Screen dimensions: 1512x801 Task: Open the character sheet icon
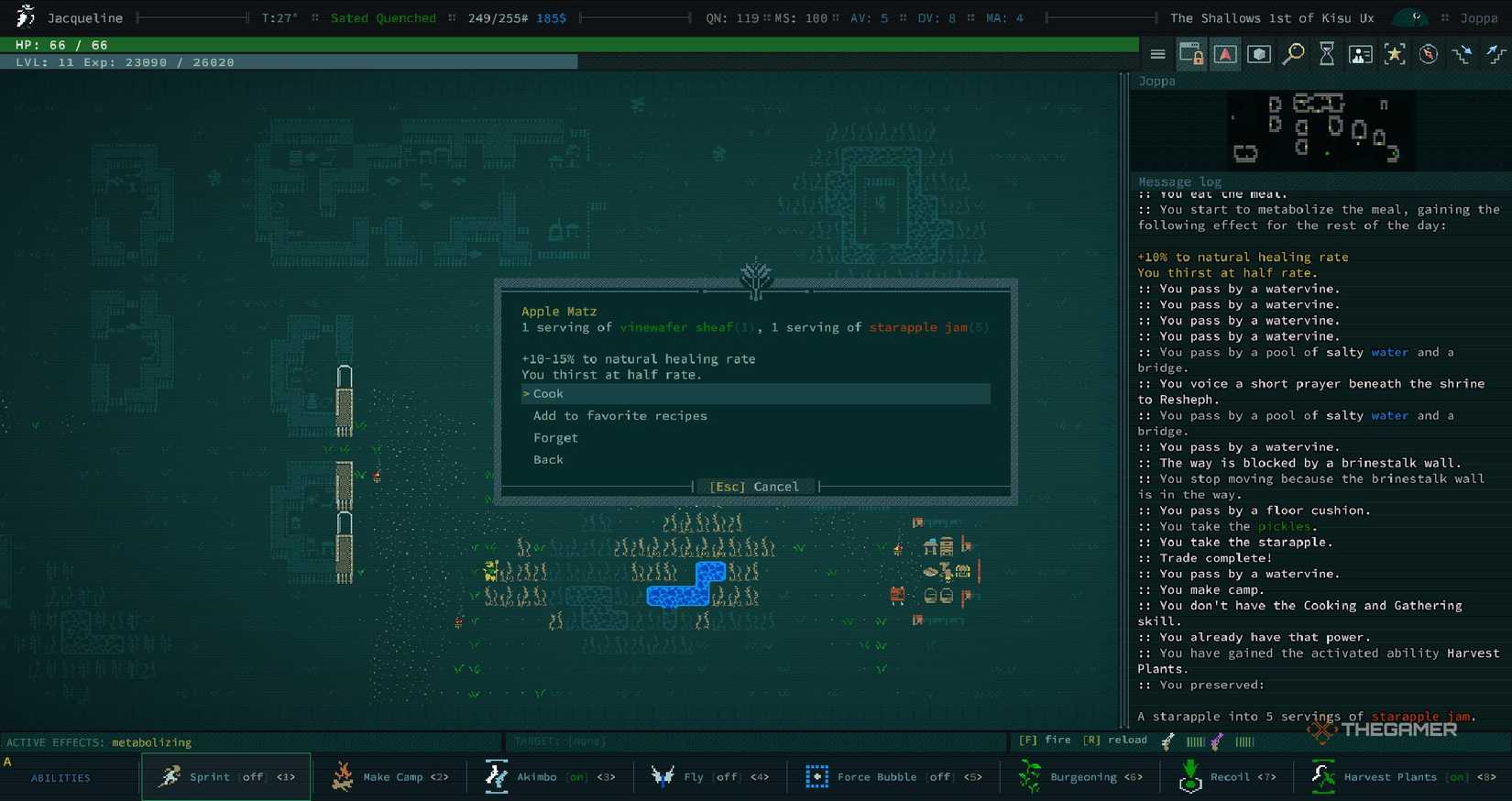[1361, 53]
